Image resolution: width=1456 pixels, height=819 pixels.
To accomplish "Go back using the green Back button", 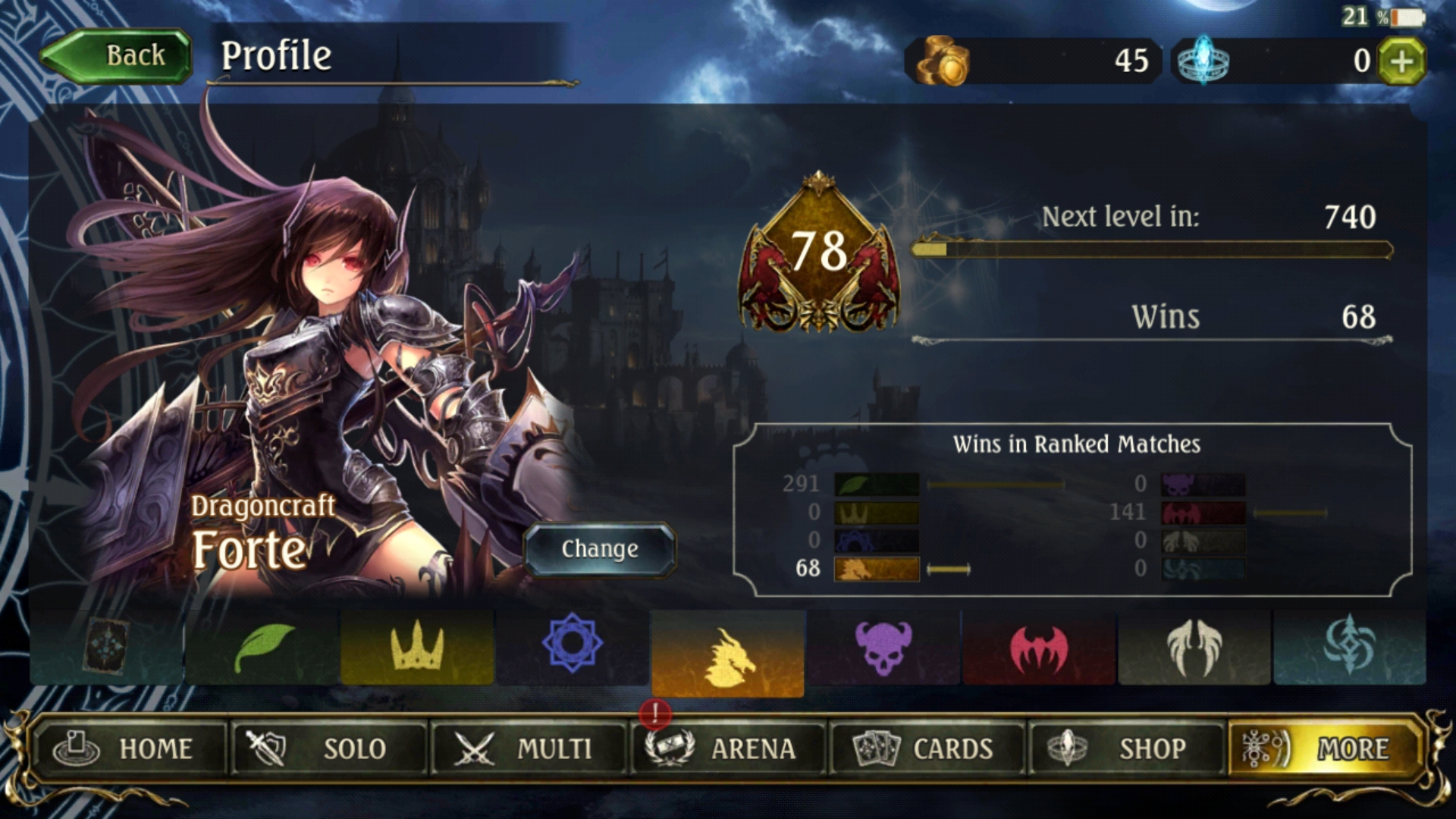I will [x=118, y=55].
